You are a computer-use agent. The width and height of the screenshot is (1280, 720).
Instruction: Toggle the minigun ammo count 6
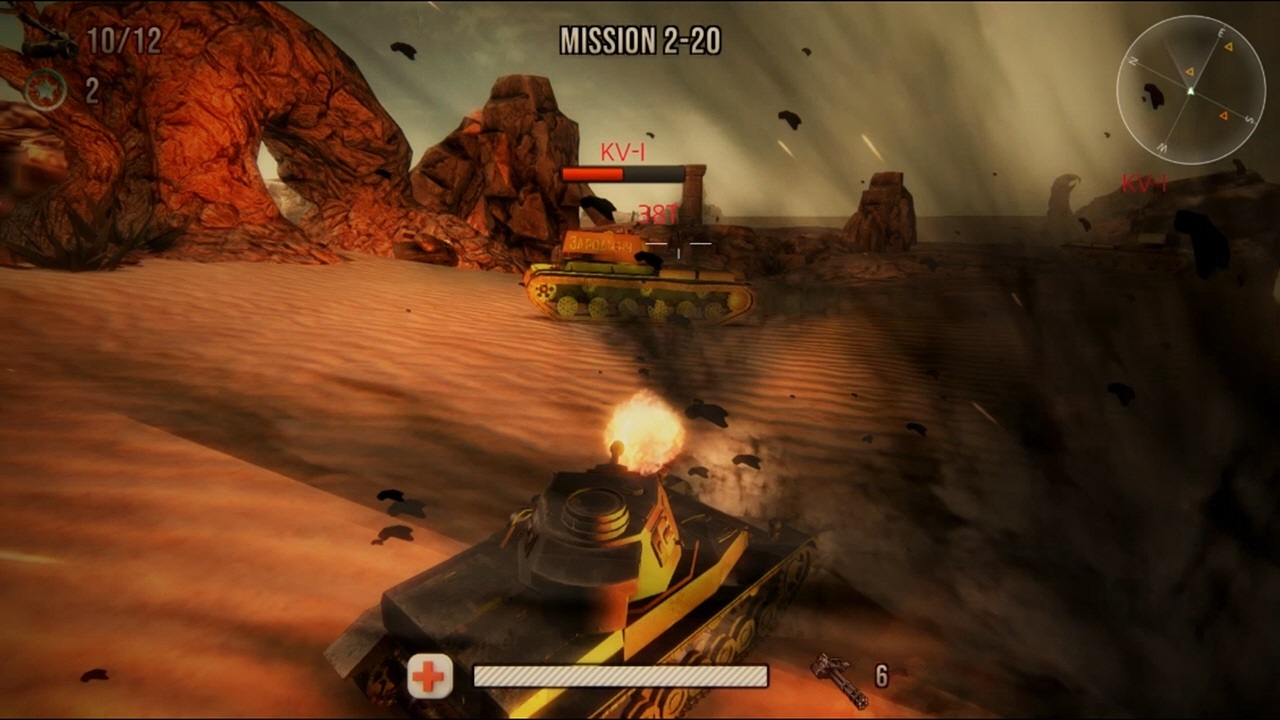pyautogui.click(x=881, y=676)
